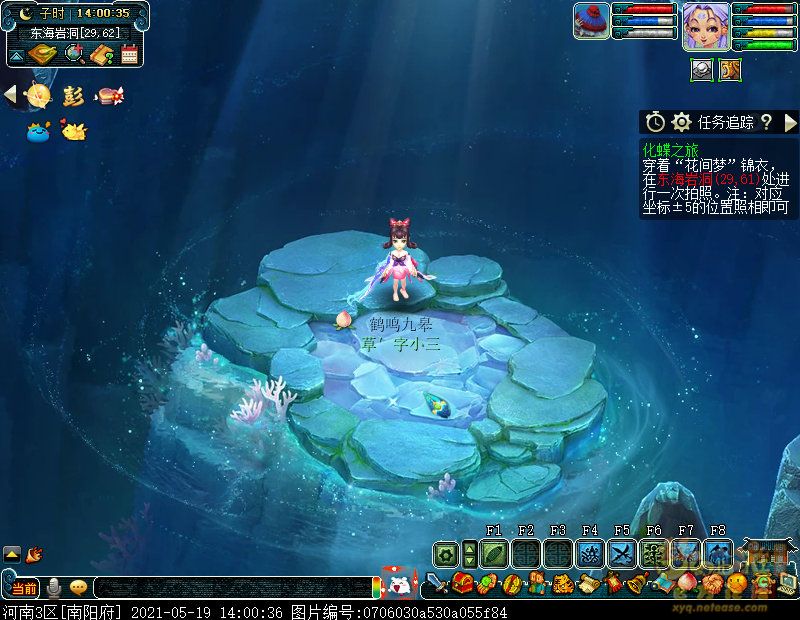This screenshot has height=620, width=800.
Task: Click the 彭 character buff icon
Action: pyautogui.click(x=73, y=96)
